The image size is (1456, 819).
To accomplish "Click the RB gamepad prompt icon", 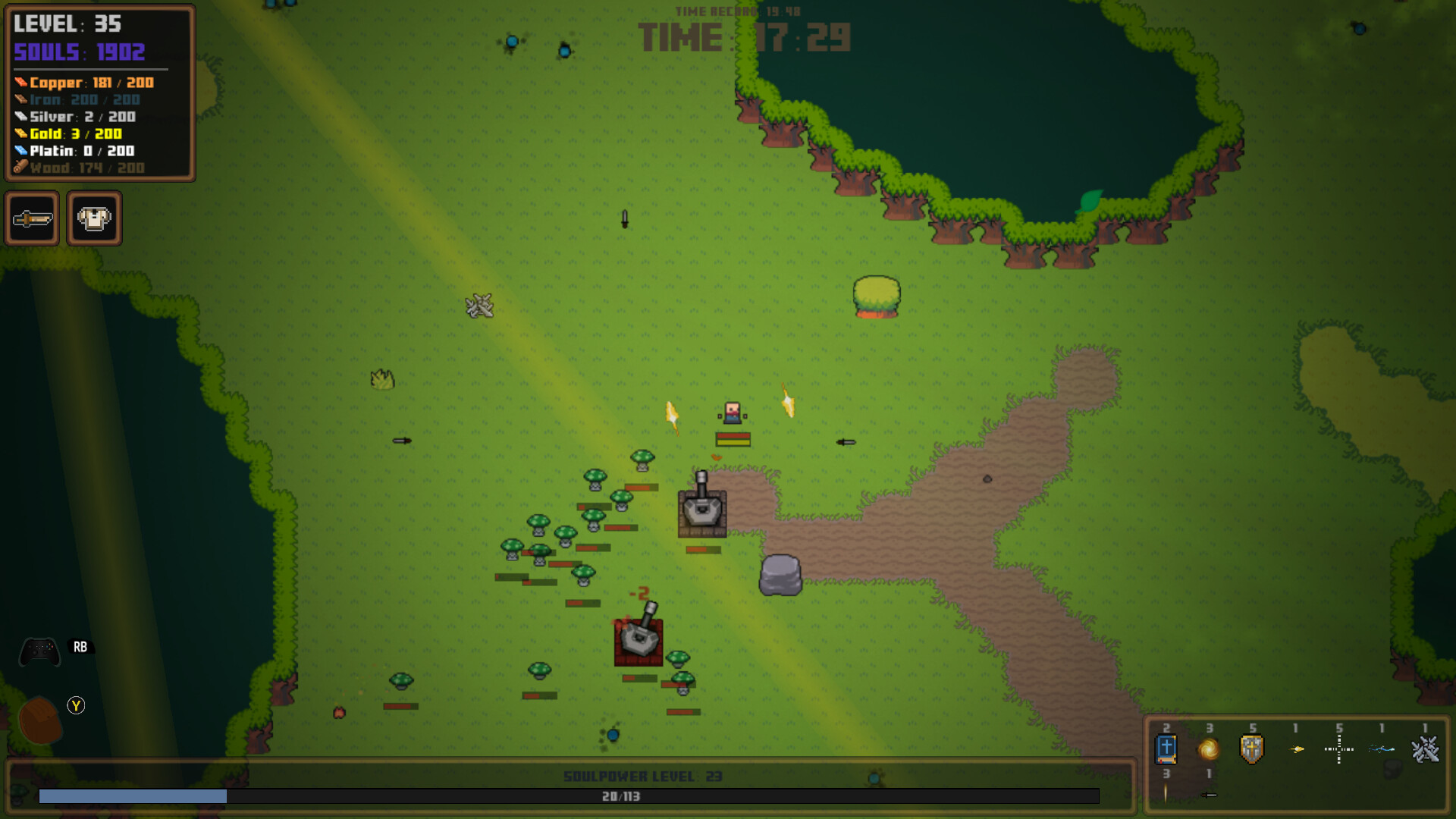I will point(80,647).
